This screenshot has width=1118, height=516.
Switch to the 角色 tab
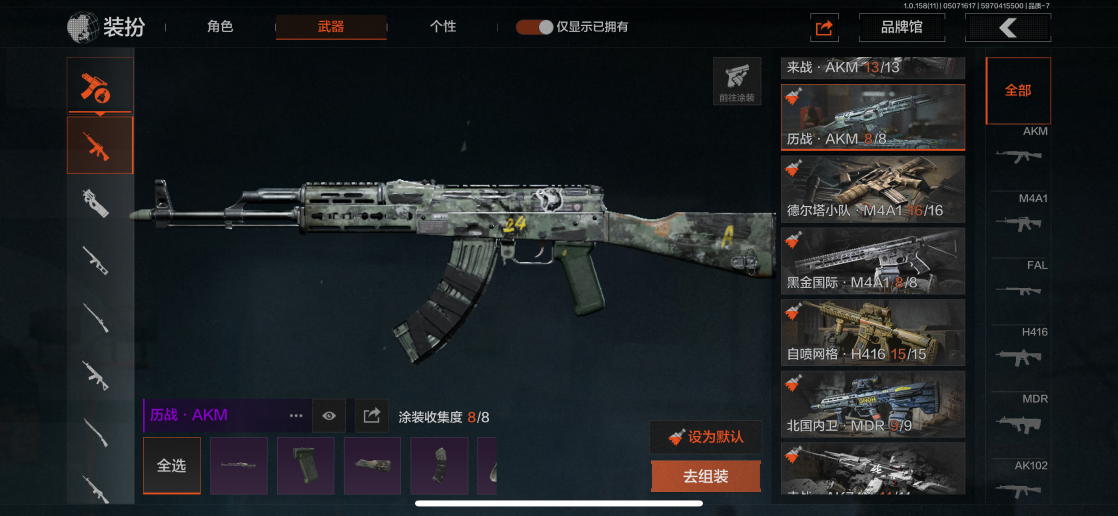[220, 27]
